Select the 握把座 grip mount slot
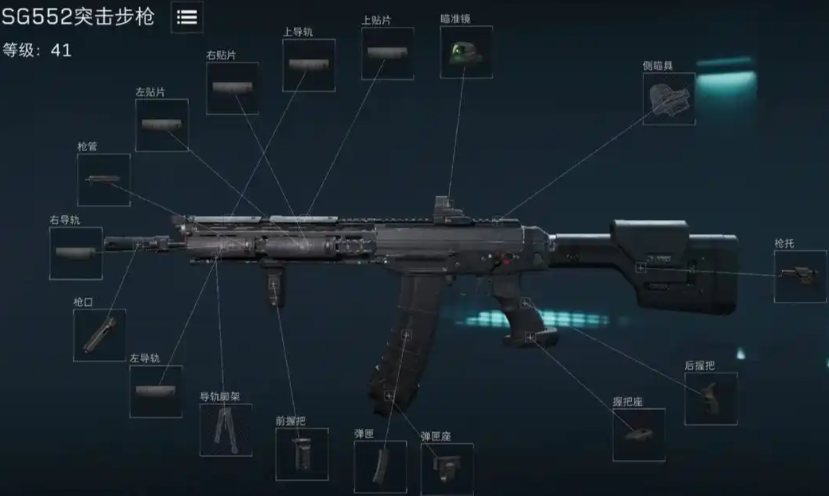This screenshot has width=829, height=496. click(x=638, y=435)
